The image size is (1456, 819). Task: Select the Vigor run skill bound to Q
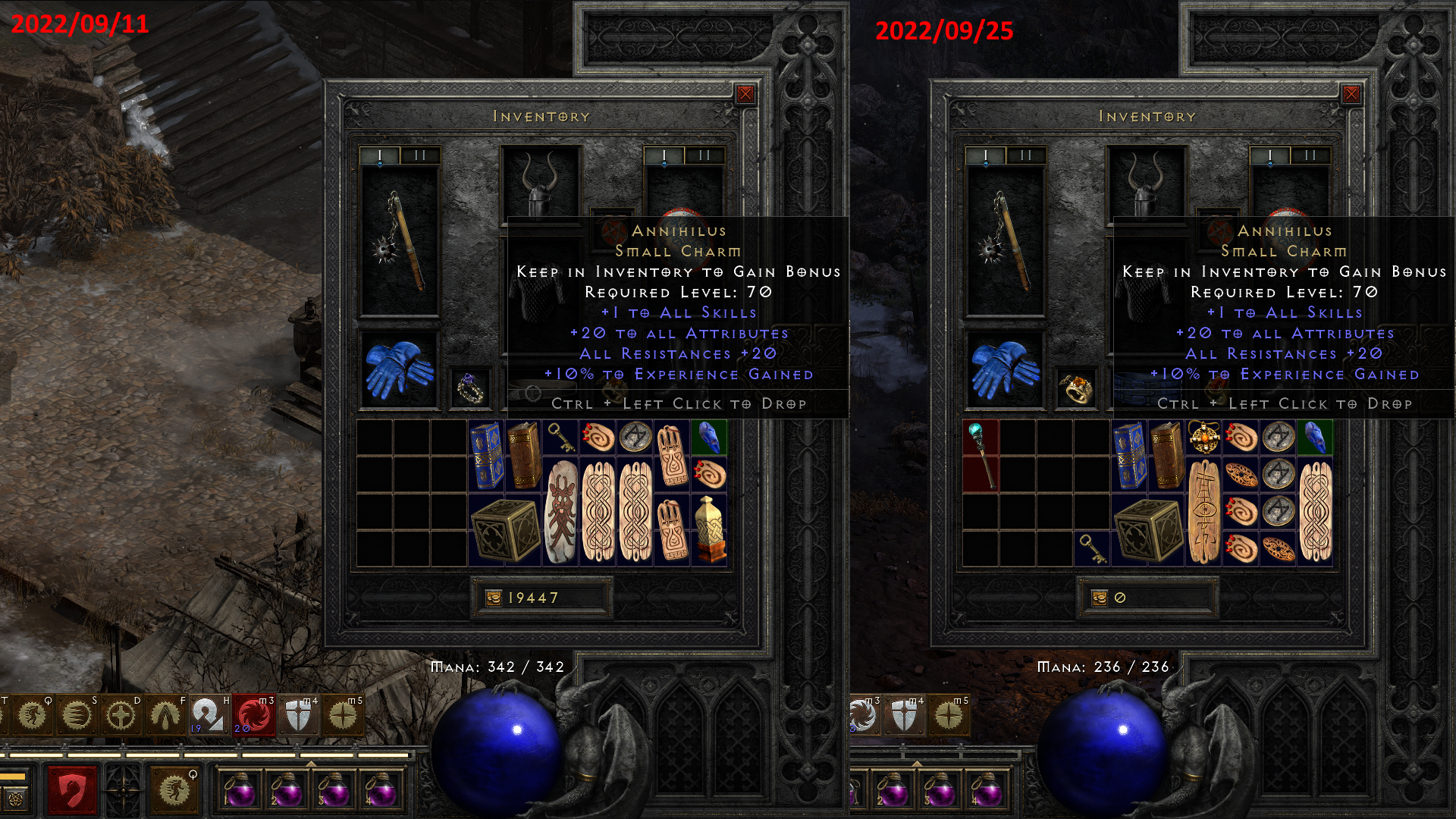(175, 791)
